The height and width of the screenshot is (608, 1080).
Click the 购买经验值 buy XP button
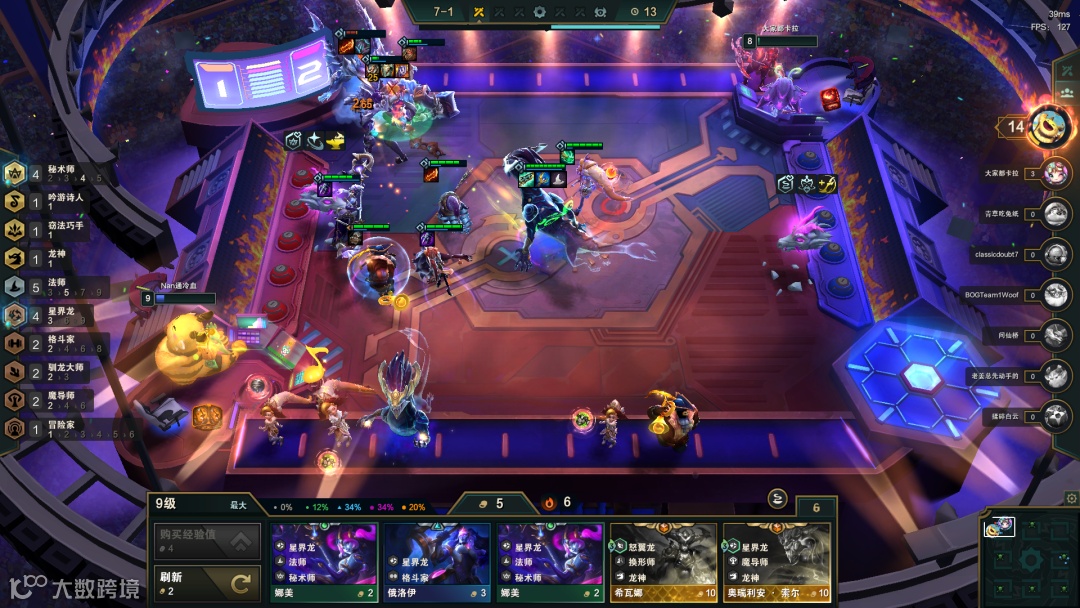tap(205, 541)
